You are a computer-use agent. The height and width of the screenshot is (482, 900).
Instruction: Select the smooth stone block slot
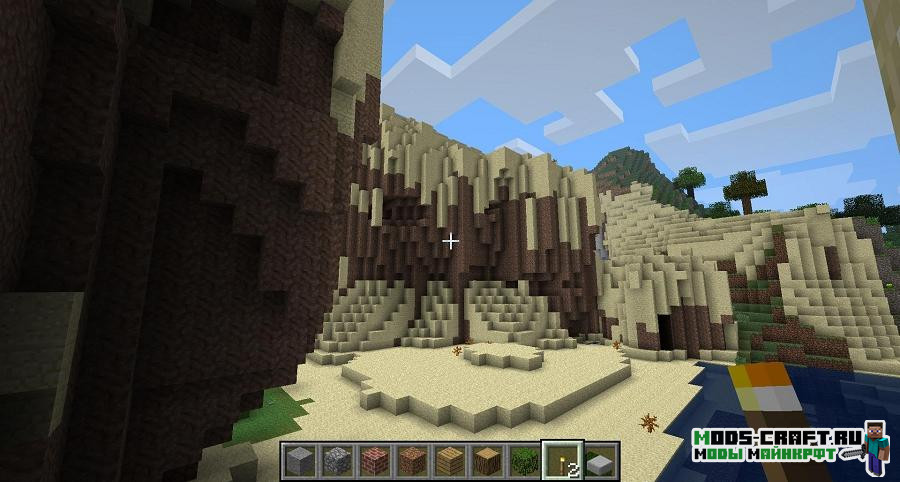tap(299, 460)
